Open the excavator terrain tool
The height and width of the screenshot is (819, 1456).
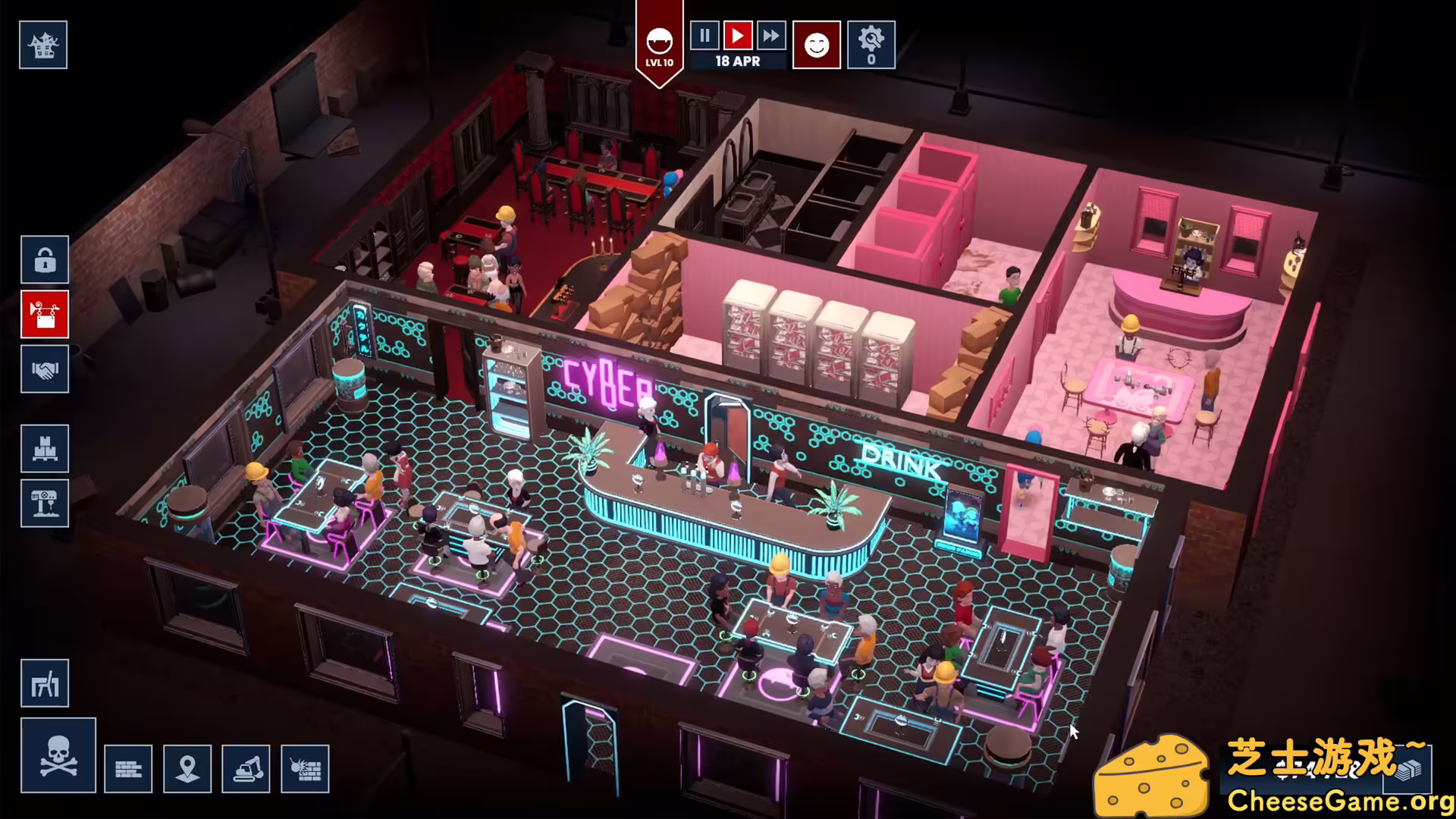click(246, 768)
